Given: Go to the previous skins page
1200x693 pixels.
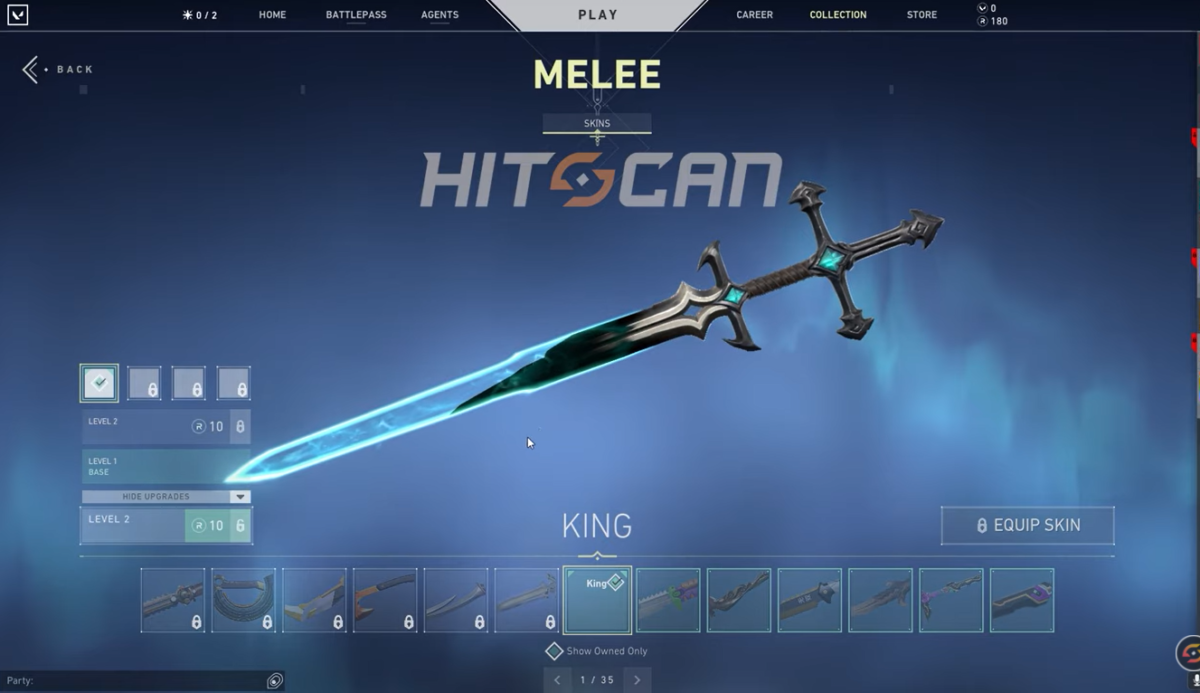Looking at the screenshot, I should [558, 680].
